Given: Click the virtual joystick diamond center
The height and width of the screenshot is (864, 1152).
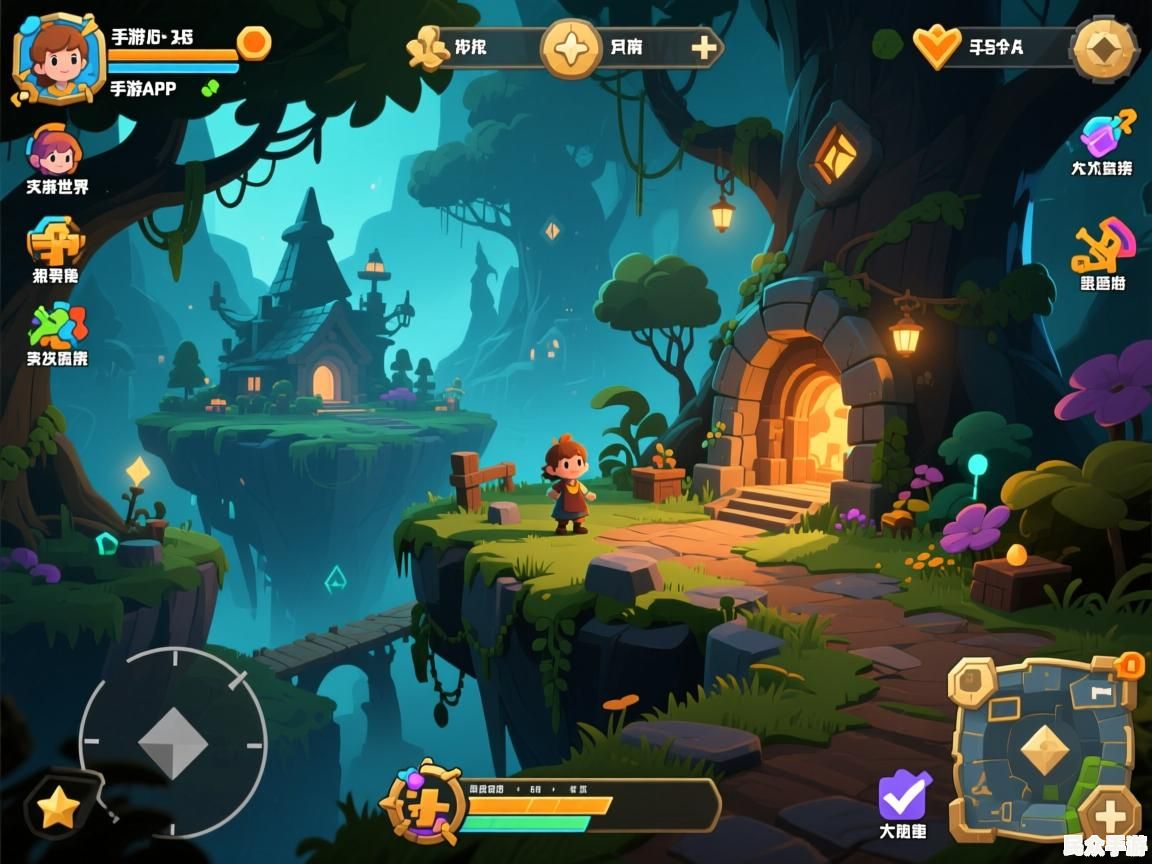Looking at the screenshot, I should coord(173,743).
